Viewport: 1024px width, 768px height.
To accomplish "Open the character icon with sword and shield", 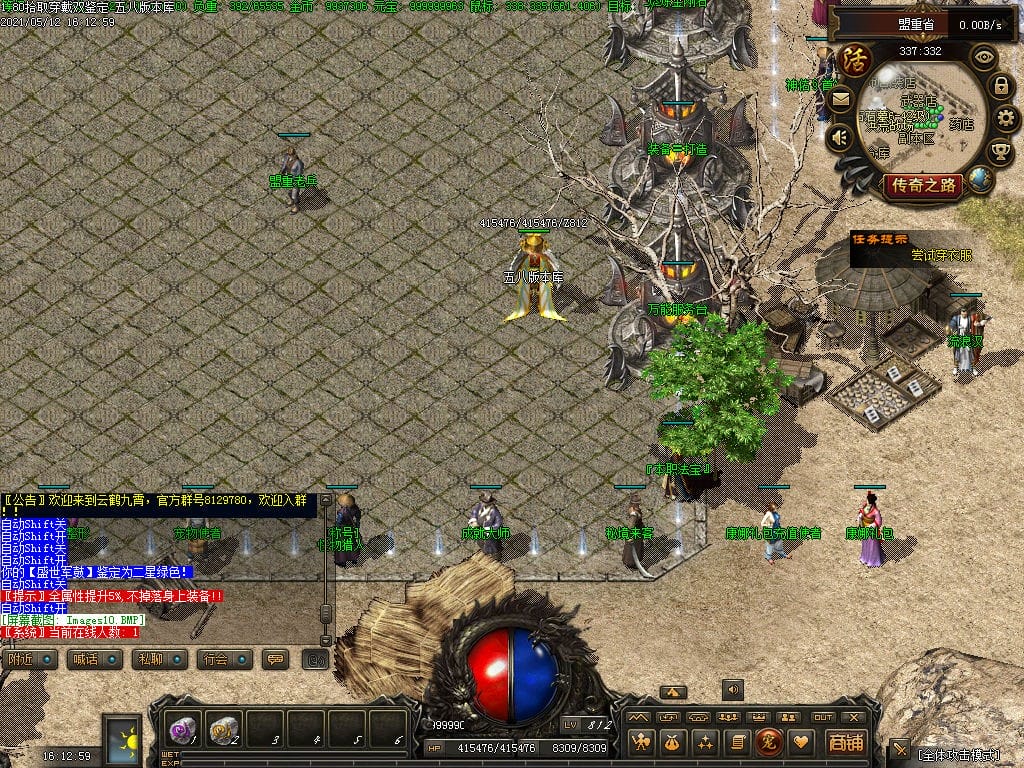I will click(641, 742).
